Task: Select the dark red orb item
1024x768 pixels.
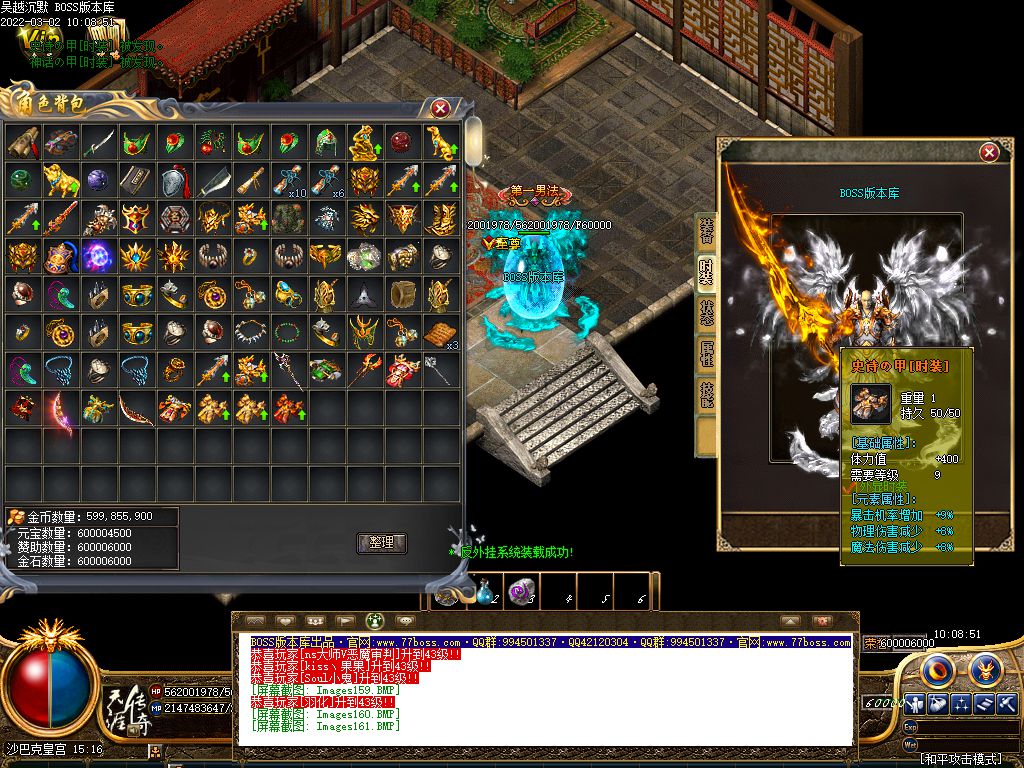Action: [402, 142]
